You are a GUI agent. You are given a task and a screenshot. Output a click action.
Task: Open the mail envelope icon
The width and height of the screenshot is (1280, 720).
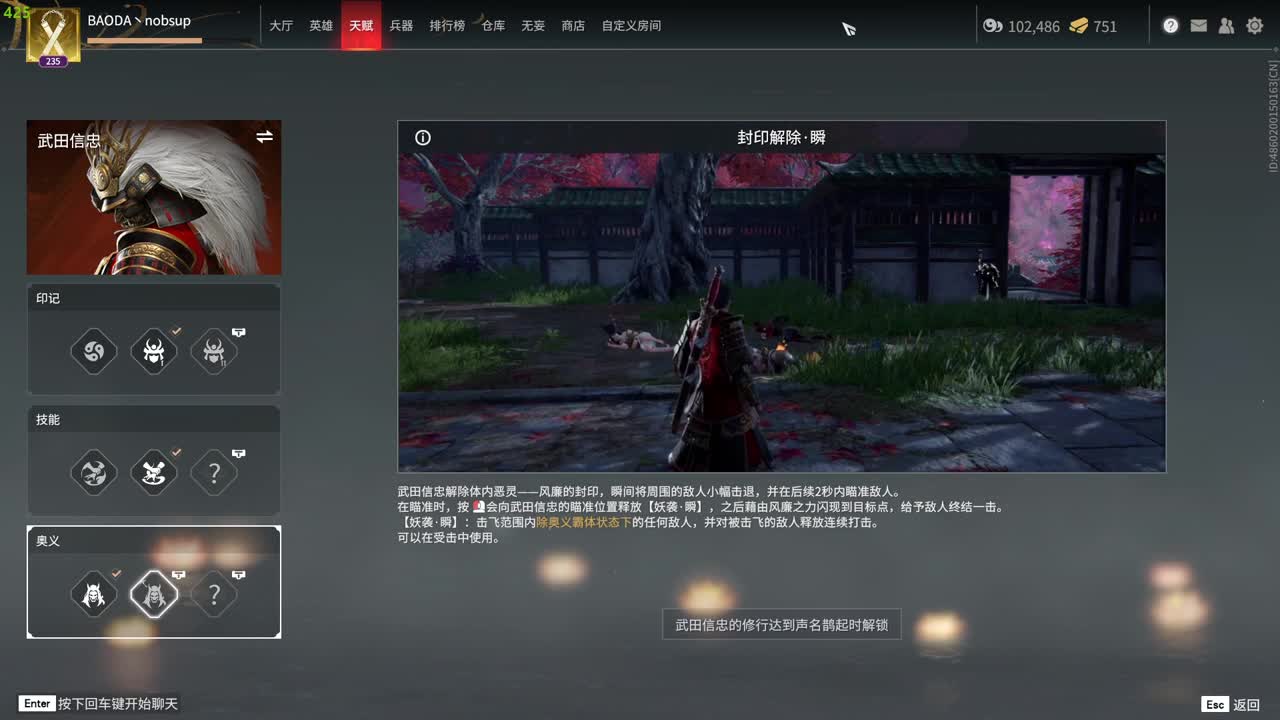pos(1198,26)
